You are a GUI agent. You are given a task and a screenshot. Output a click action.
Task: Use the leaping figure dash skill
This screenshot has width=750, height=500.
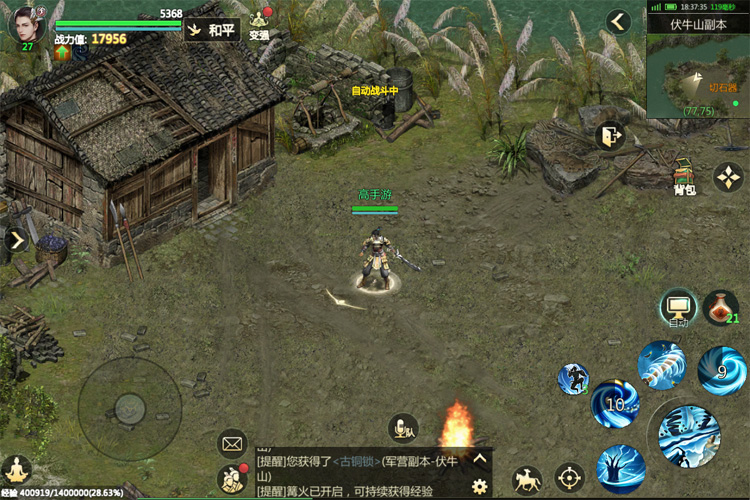(x=574, y=379)
